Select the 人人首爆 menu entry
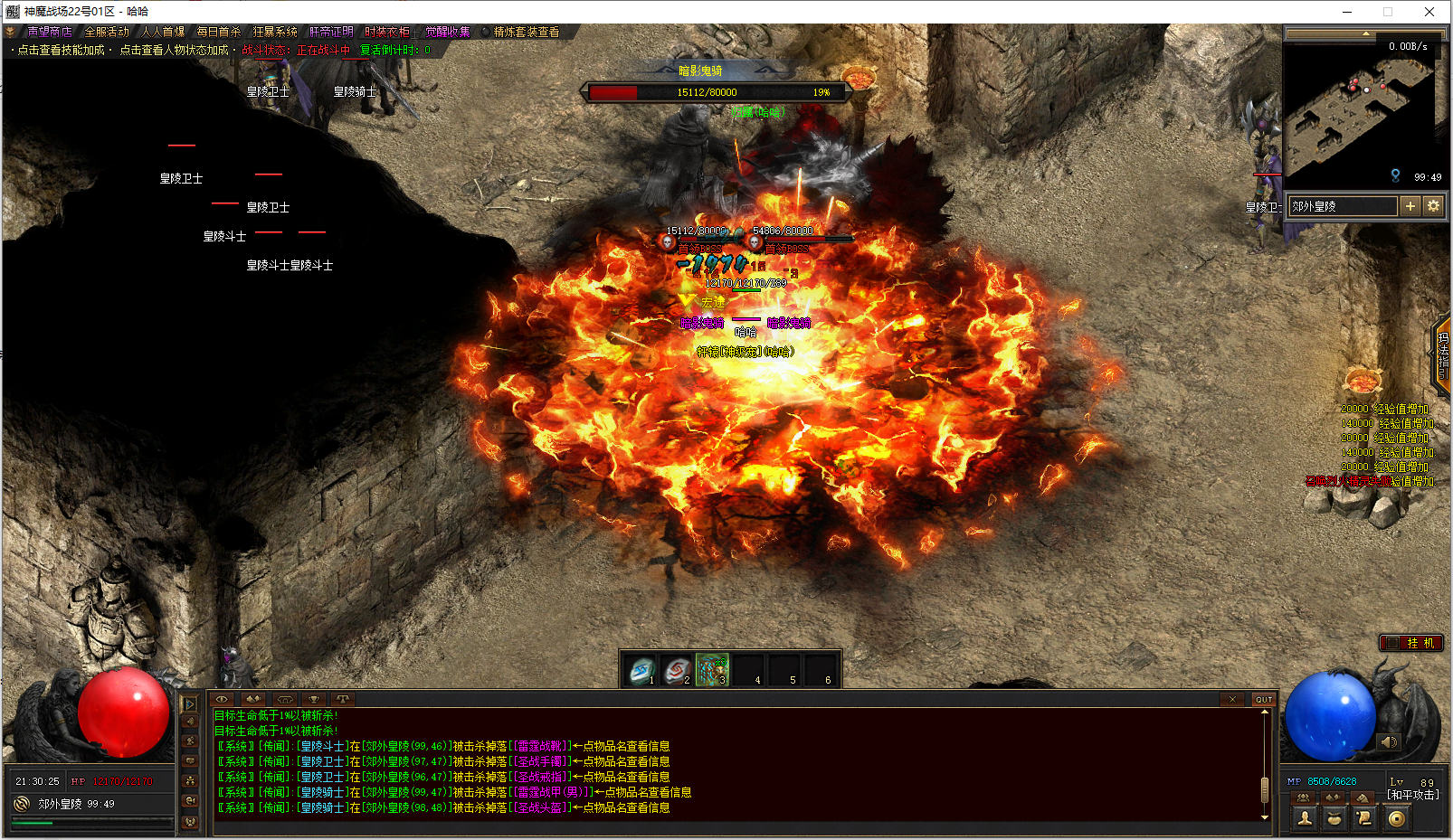Viewport: 1453px width, 840px height. [x=163, y=32]
